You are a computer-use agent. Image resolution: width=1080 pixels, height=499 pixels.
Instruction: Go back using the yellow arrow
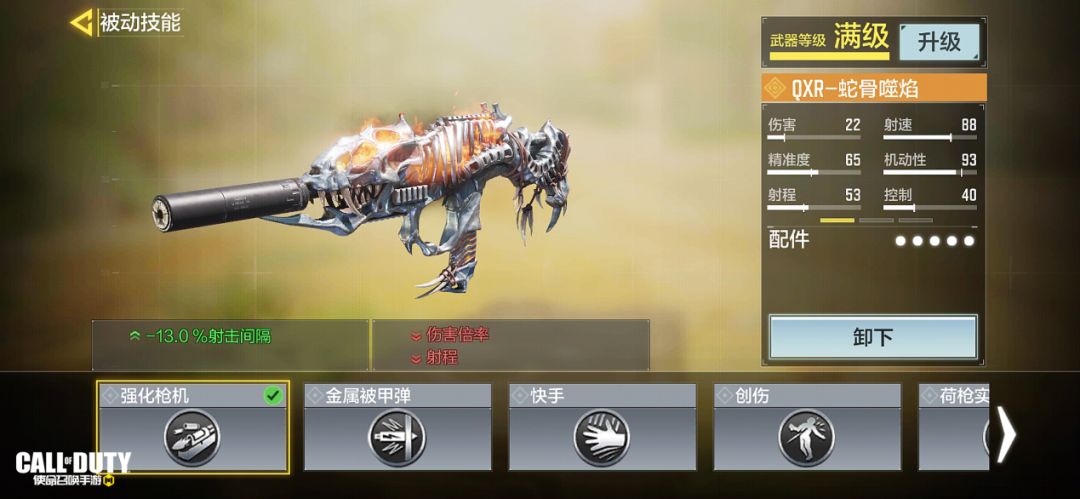[x=82, y=22]
